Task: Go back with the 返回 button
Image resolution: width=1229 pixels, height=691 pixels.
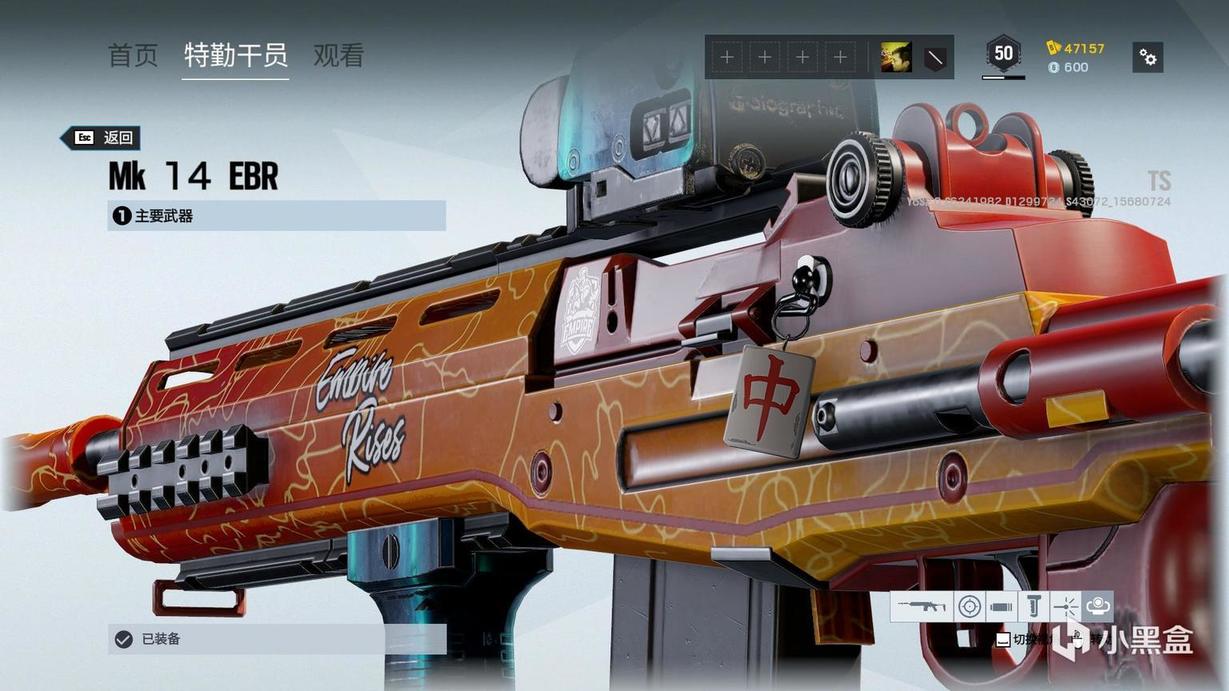Action: tap(100, 138)
